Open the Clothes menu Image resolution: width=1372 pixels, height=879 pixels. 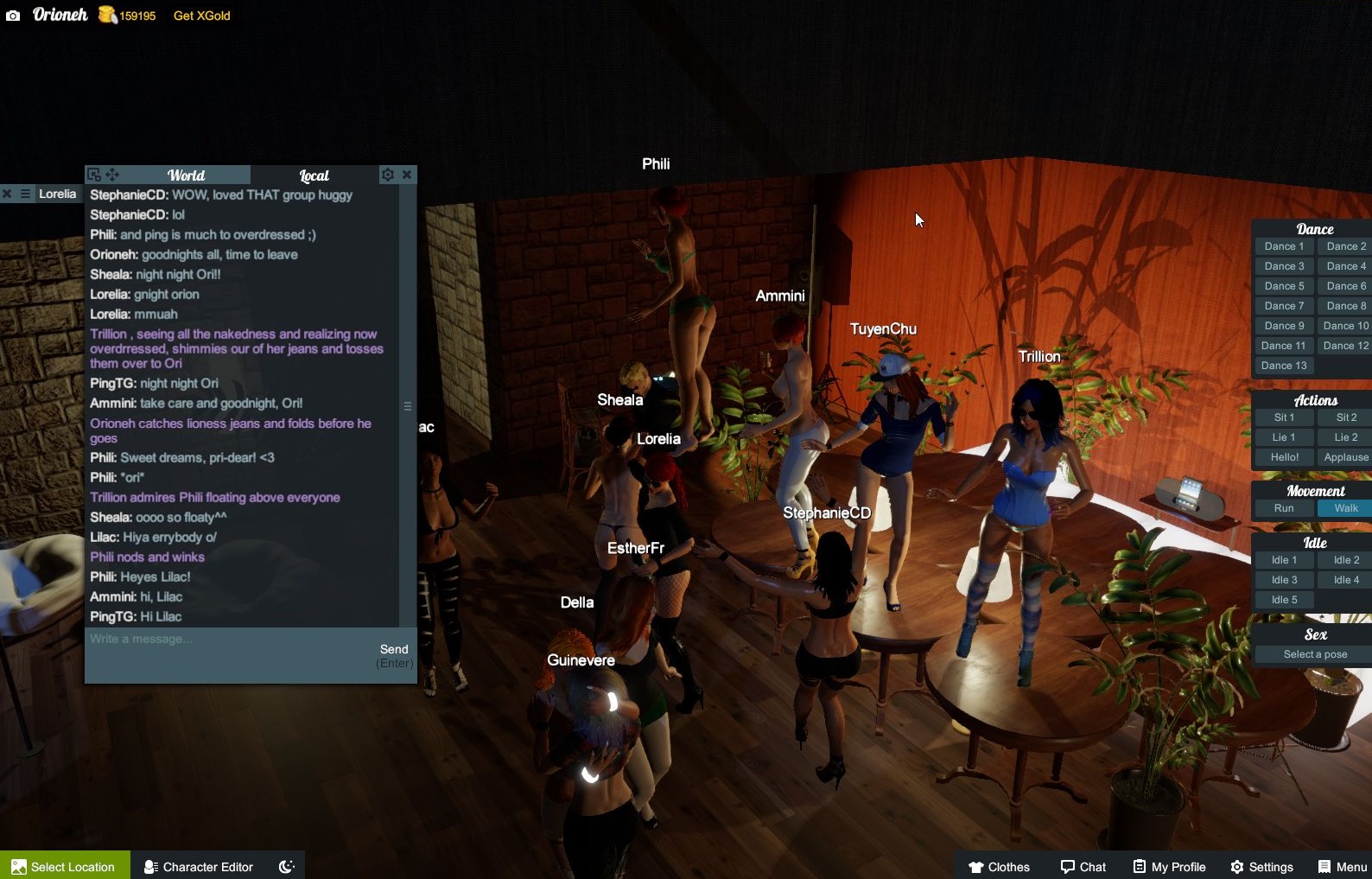tap(999, 866)
